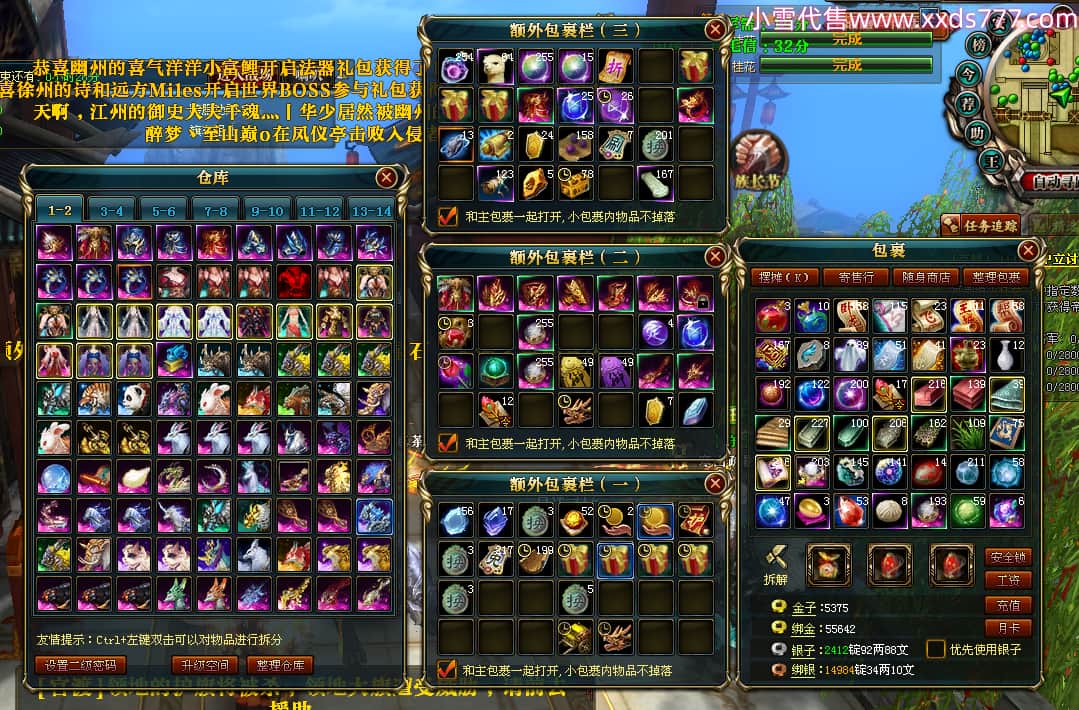Toggle the 优先使用银子 checkbox
Viewport: 1079px width, 710px height.
(x=936, y=649)
